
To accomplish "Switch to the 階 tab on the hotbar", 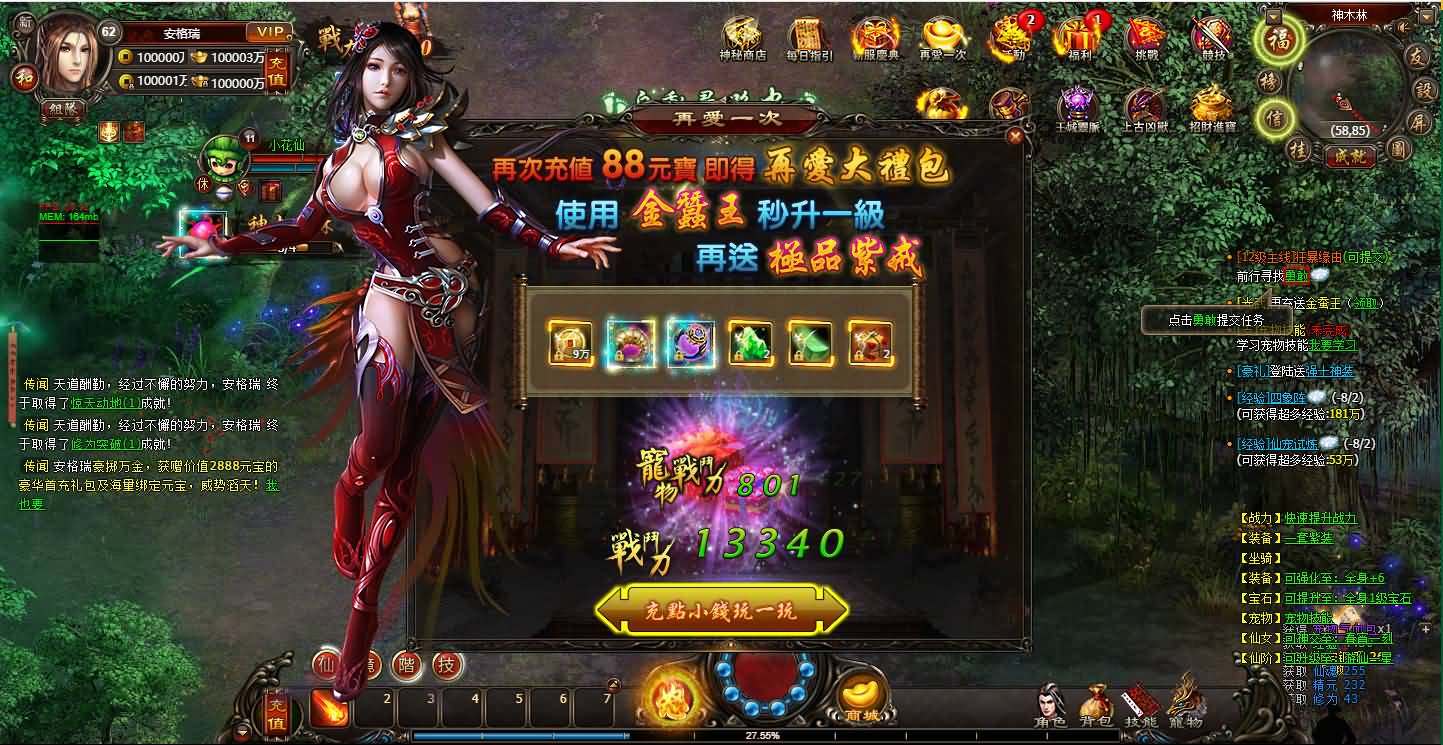I will 405,664.
